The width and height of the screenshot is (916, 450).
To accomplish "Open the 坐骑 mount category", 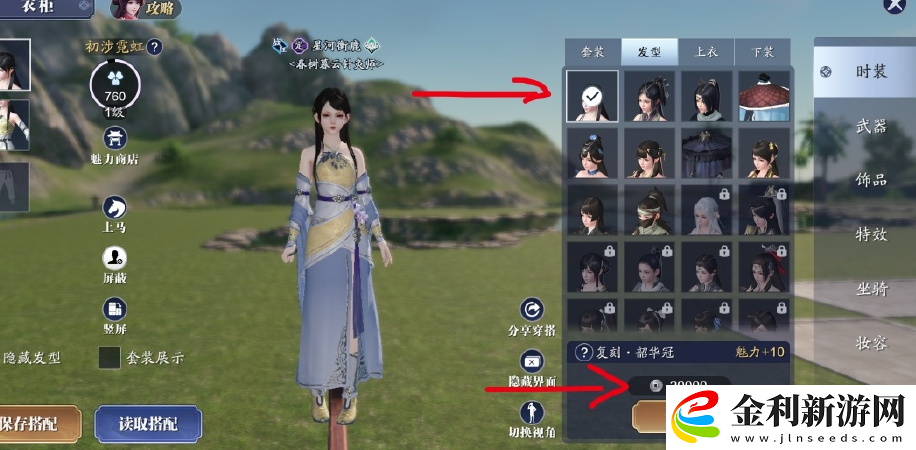I will point(870,288).
